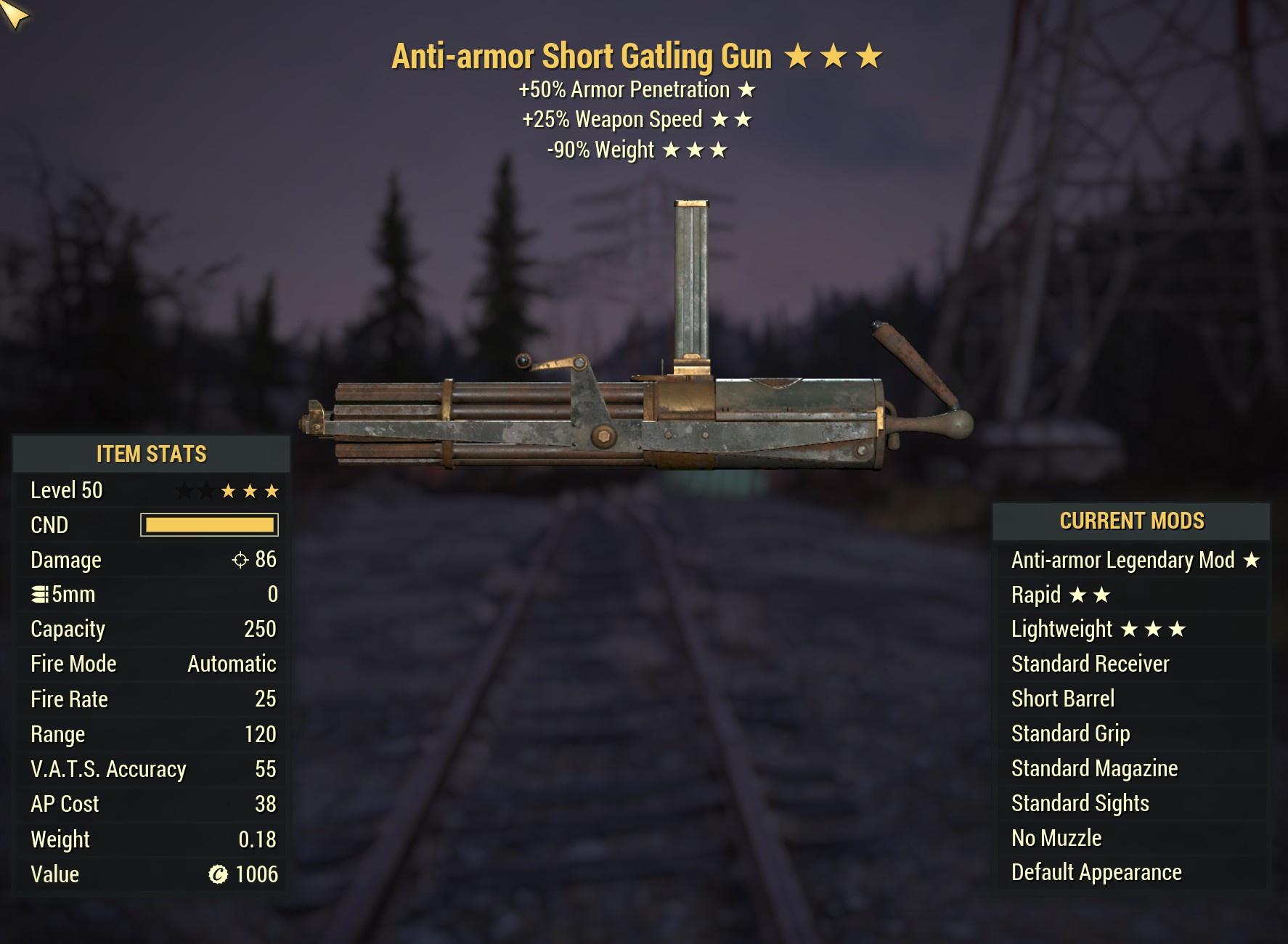
Task: Expand the CURRENT MODS panel header
Action: 1131,521
